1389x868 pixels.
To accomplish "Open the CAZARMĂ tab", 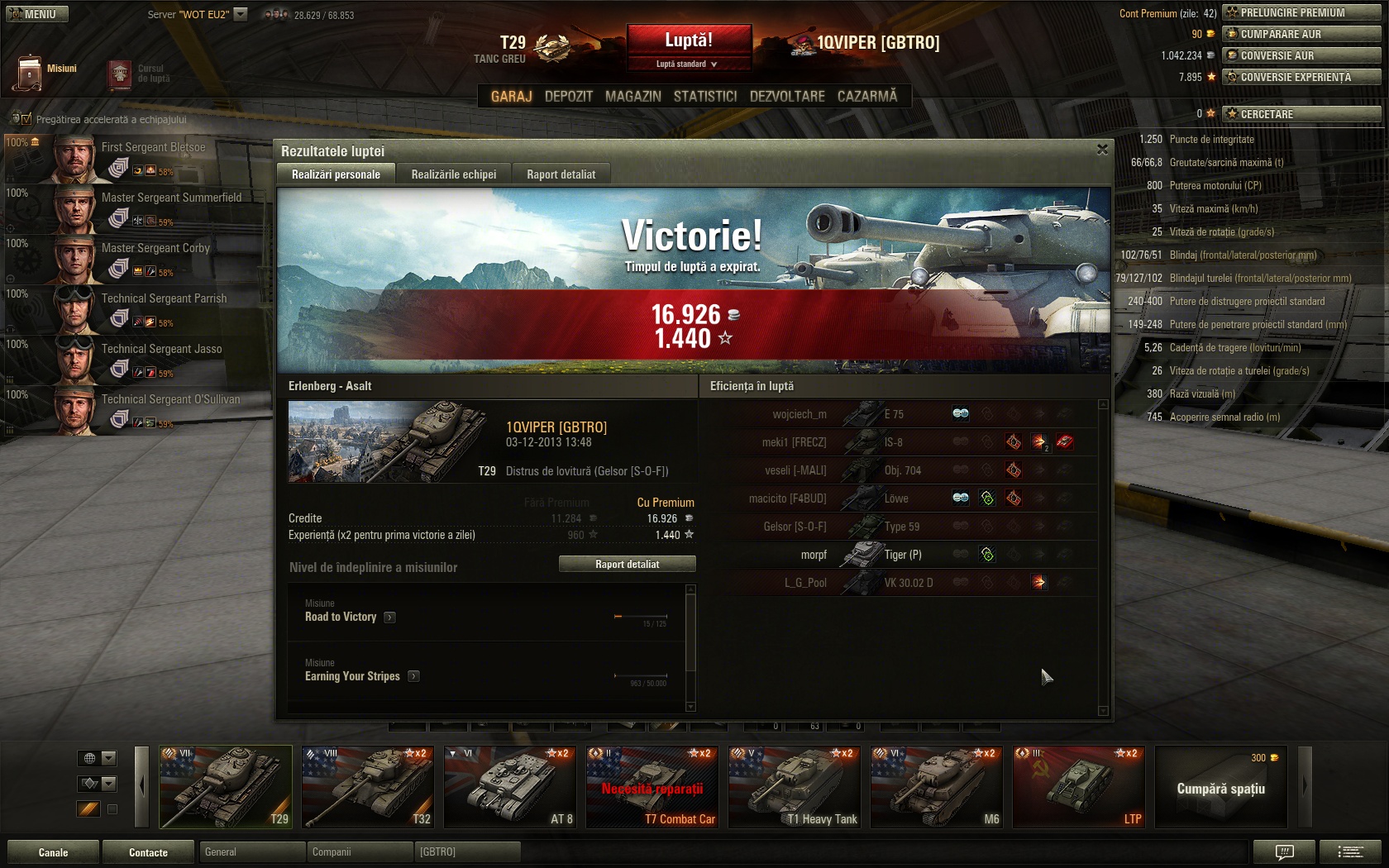I will (x=866, y=96).
